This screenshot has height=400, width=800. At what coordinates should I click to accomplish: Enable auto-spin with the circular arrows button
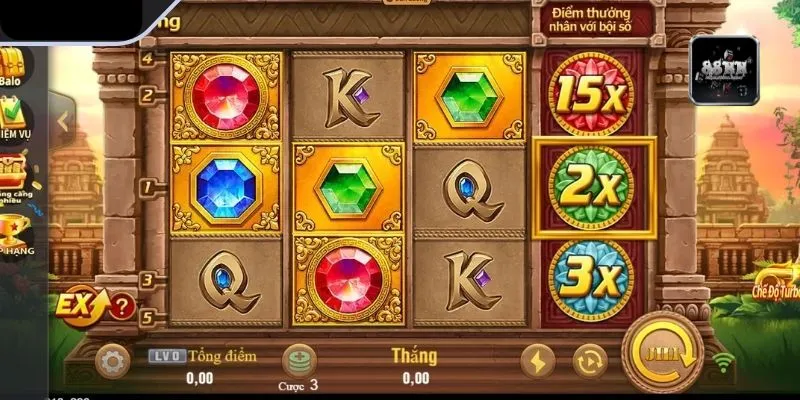point(589,359)
